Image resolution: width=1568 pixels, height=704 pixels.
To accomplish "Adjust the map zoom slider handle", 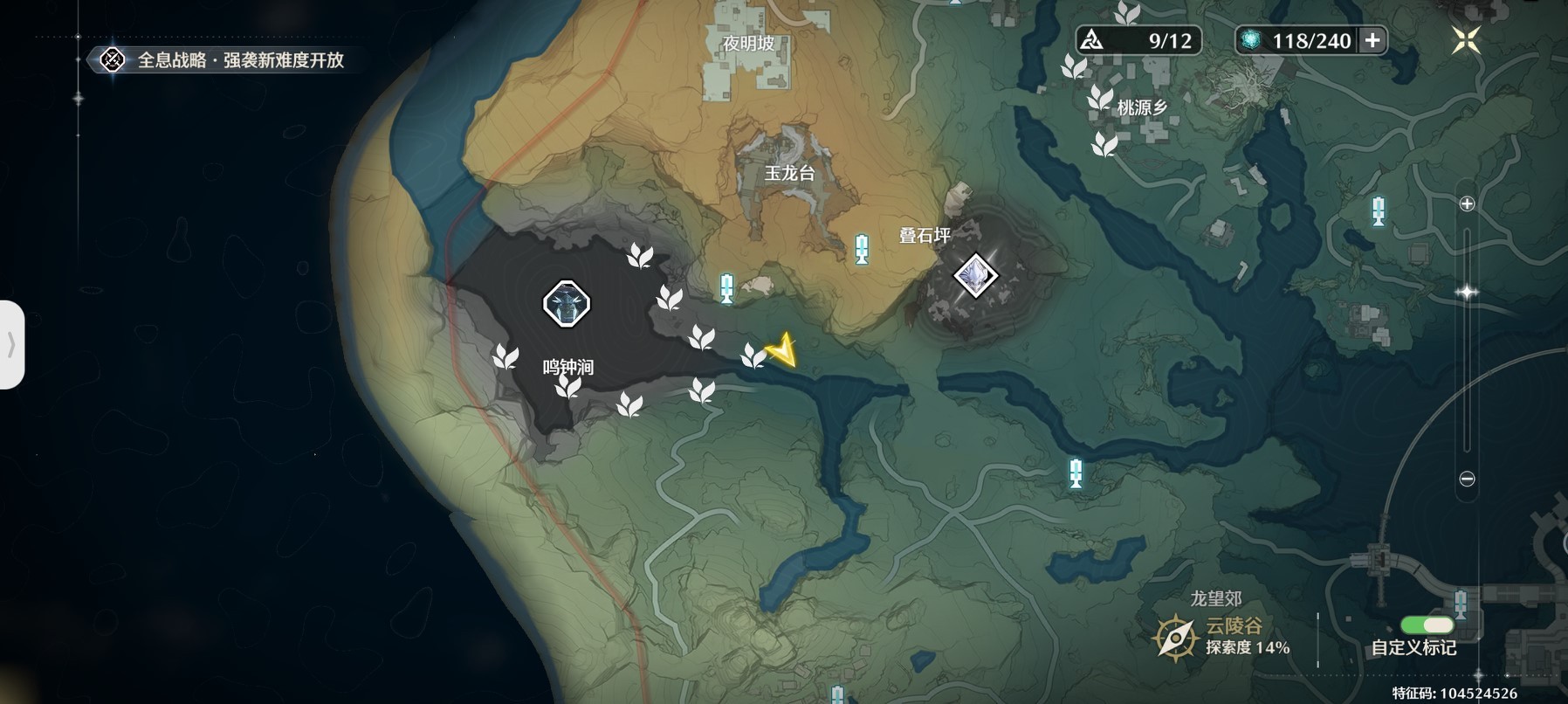I will pyautogui.click(x=1467, y=292).
